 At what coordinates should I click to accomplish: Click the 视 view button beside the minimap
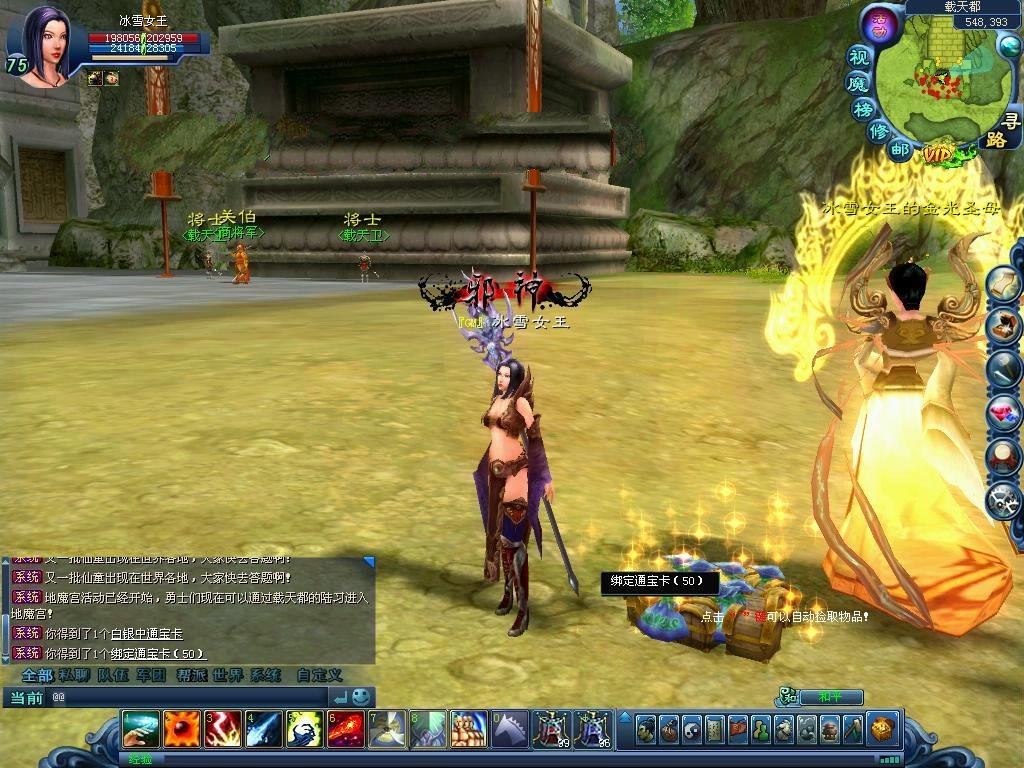[x=859, y=57]
